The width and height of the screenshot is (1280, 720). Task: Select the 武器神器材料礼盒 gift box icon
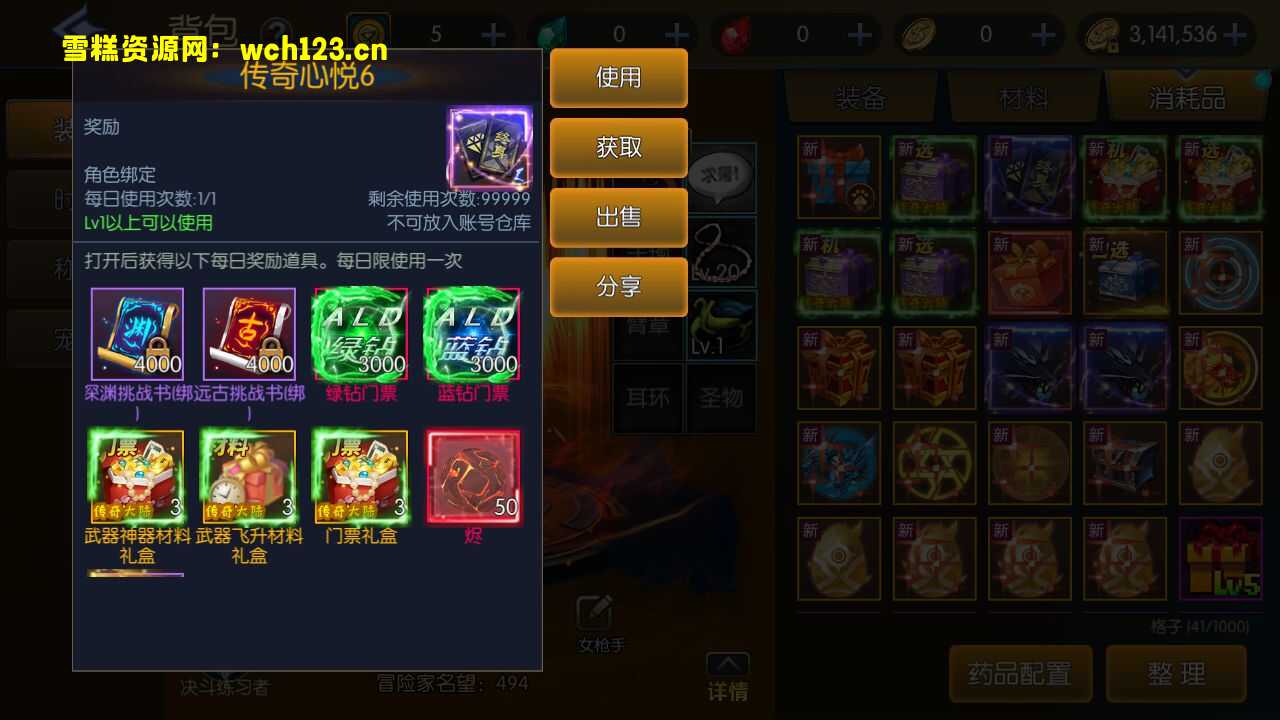pos(136,472)
